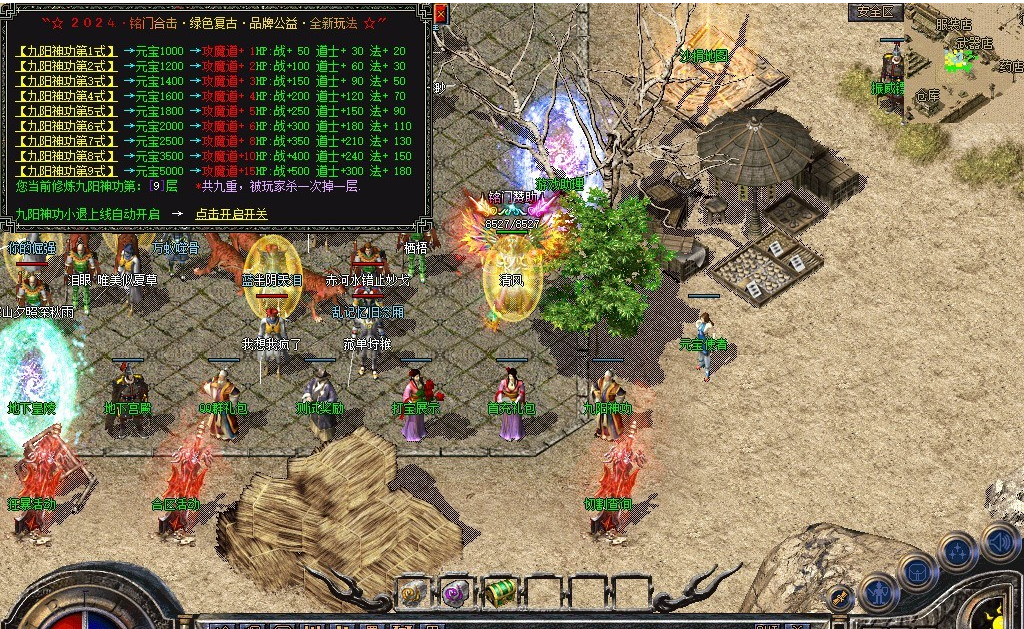Toggle the 点击开启开关 auto-enable link

click(231, 214)
